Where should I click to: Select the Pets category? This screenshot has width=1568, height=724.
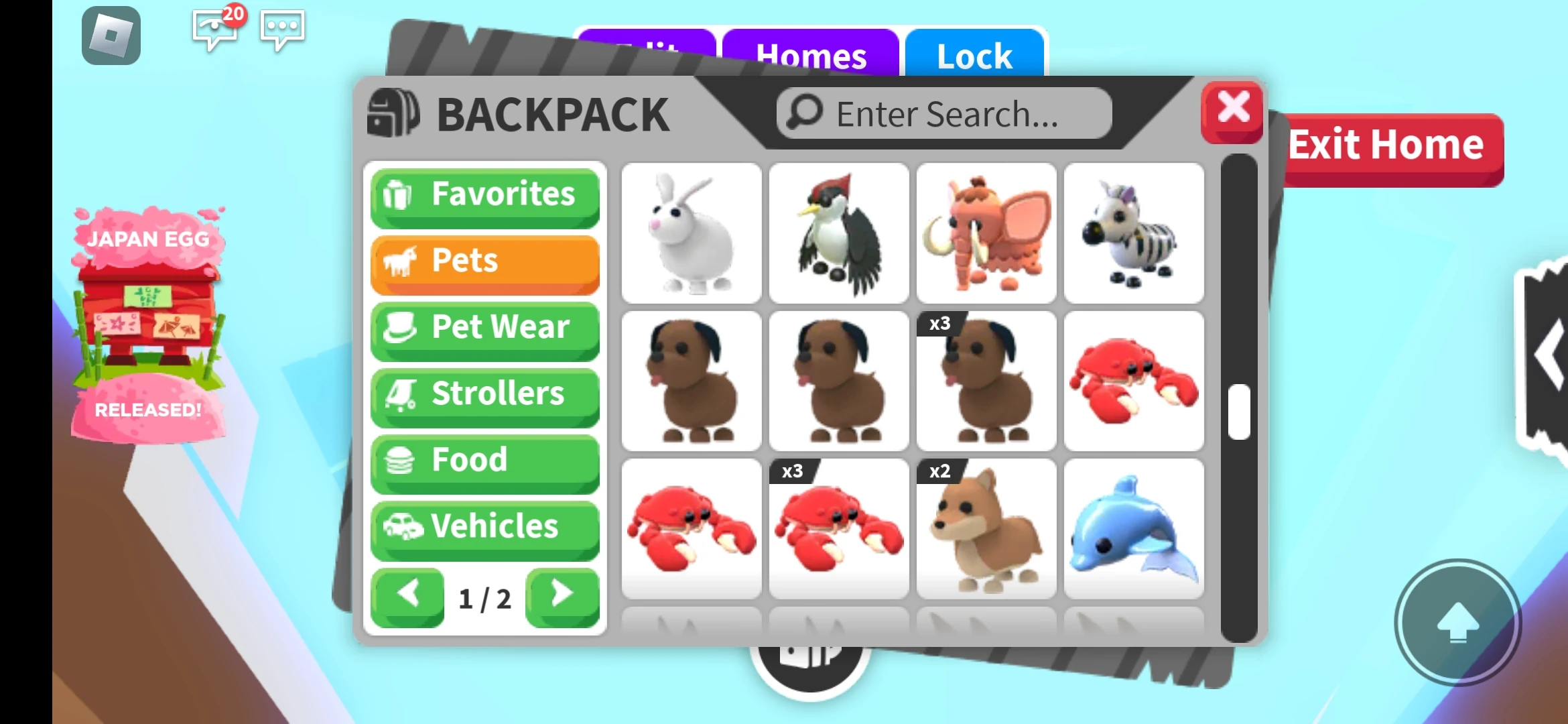(484, 261)
